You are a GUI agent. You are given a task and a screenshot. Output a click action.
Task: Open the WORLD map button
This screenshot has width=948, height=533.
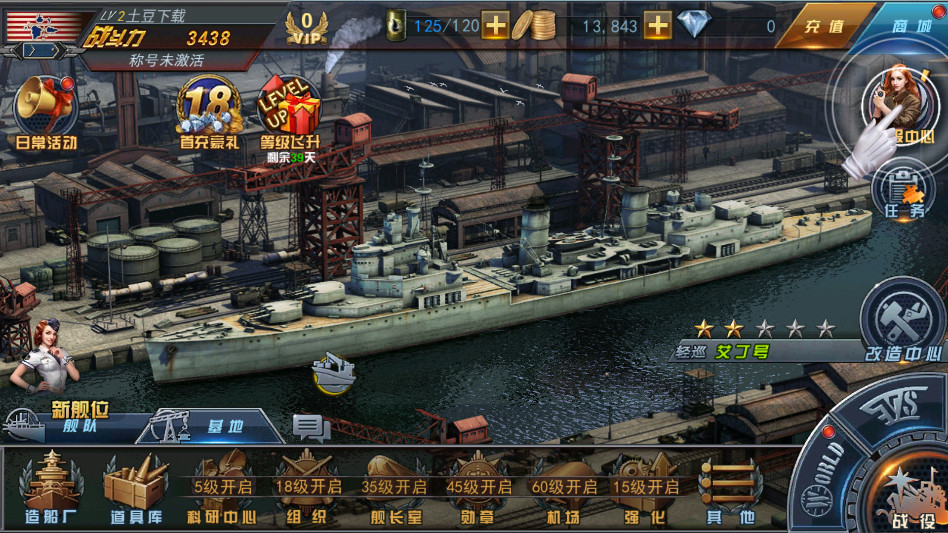pos(822,468)
